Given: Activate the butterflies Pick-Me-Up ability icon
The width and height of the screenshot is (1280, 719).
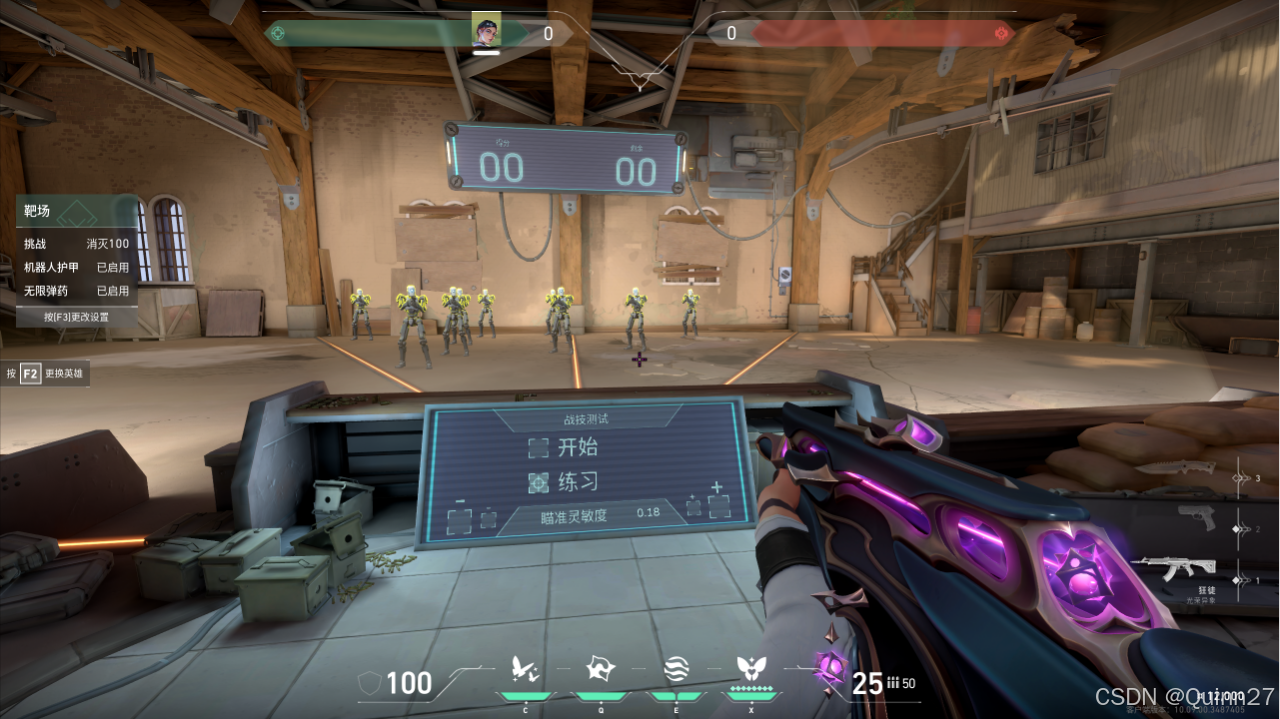Looking at the screenshot, I should (525, 669).
